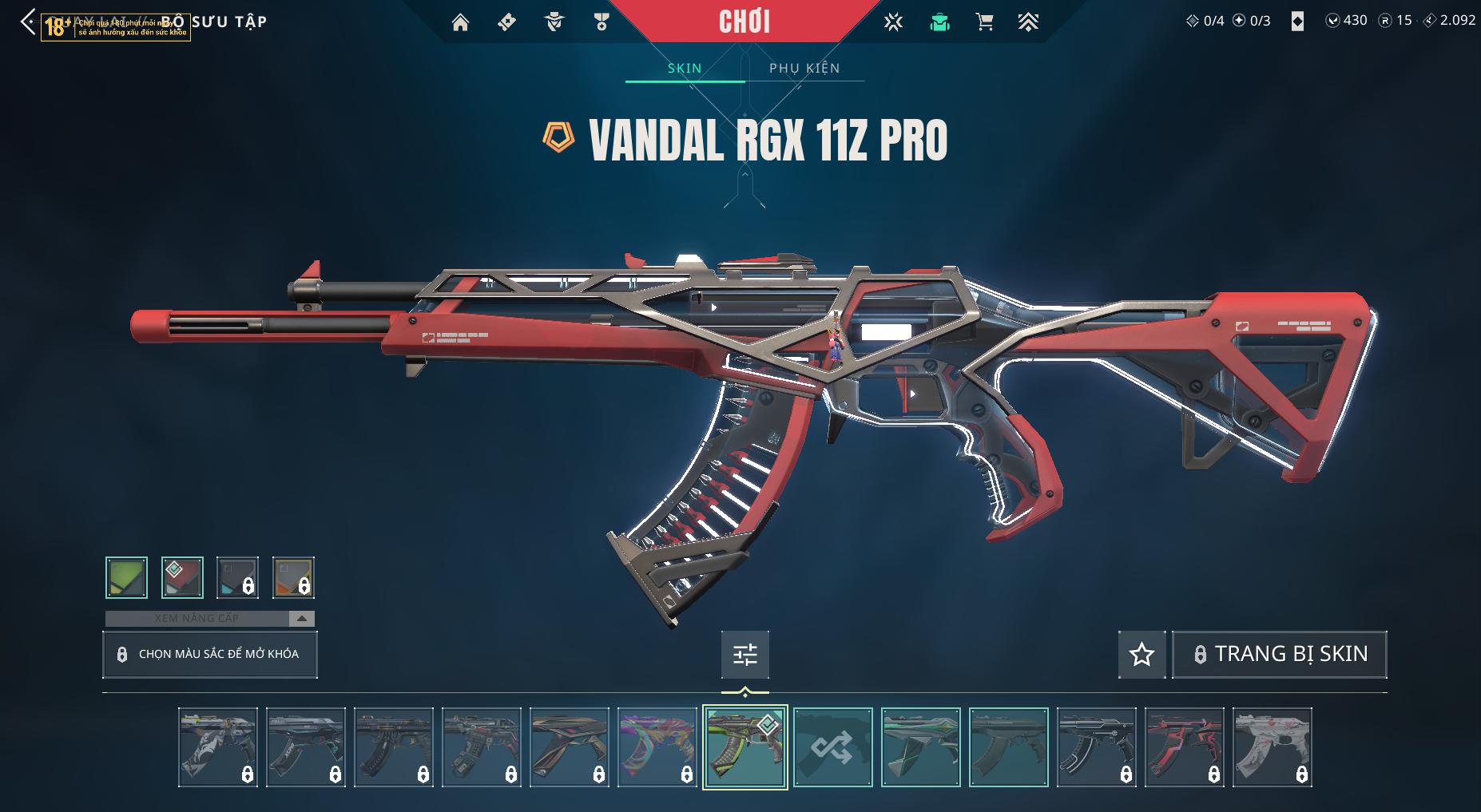Click the red CHƠI play button
The width and height of the screenshot is (1481, 812).
[x=744, y=22]
